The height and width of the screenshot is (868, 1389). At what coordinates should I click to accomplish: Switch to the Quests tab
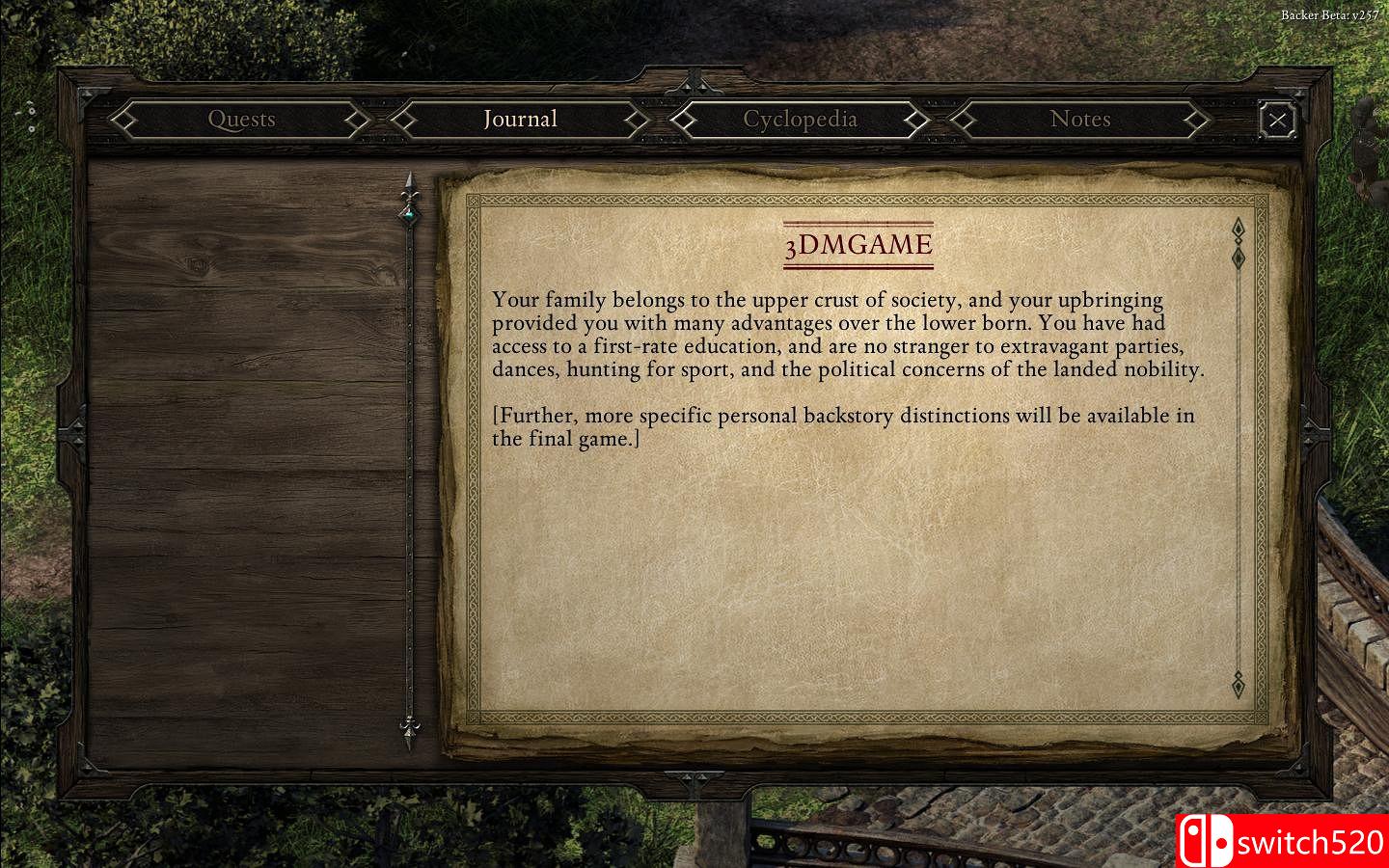241,120
